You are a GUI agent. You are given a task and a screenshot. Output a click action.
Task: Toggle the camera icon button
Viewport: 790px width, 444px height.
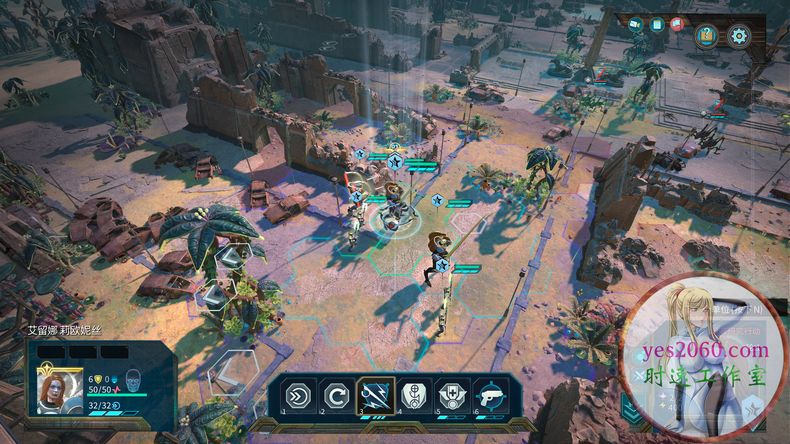point(636,24)
